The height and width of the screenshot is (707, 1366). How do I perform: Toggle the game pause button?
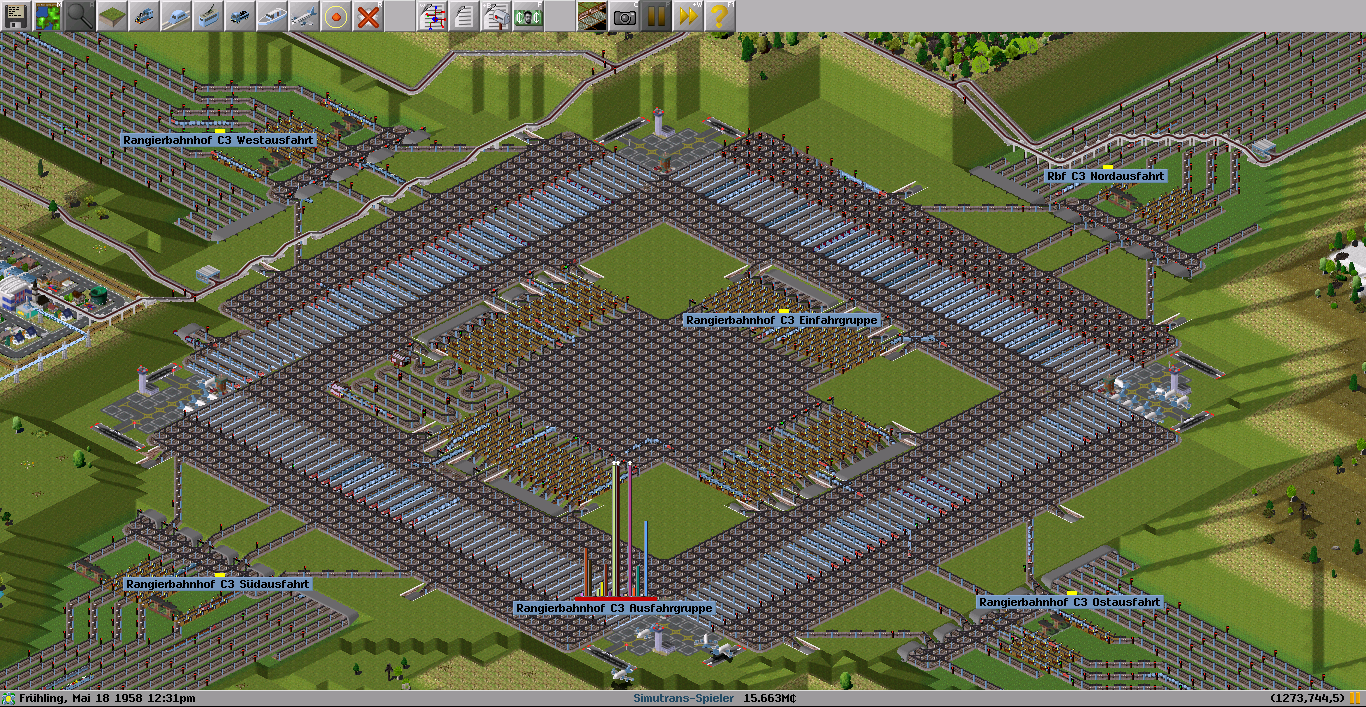tap(656, 16)
